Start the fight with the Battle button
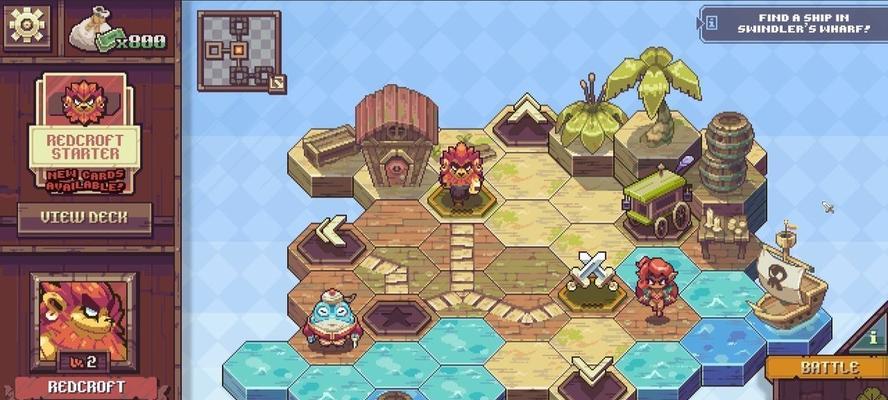 click(828, 368)
